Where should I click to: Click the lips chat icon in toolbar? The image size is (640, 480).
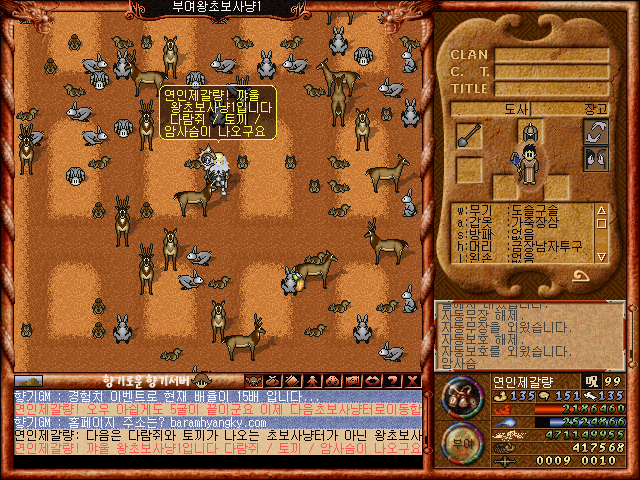372,380
